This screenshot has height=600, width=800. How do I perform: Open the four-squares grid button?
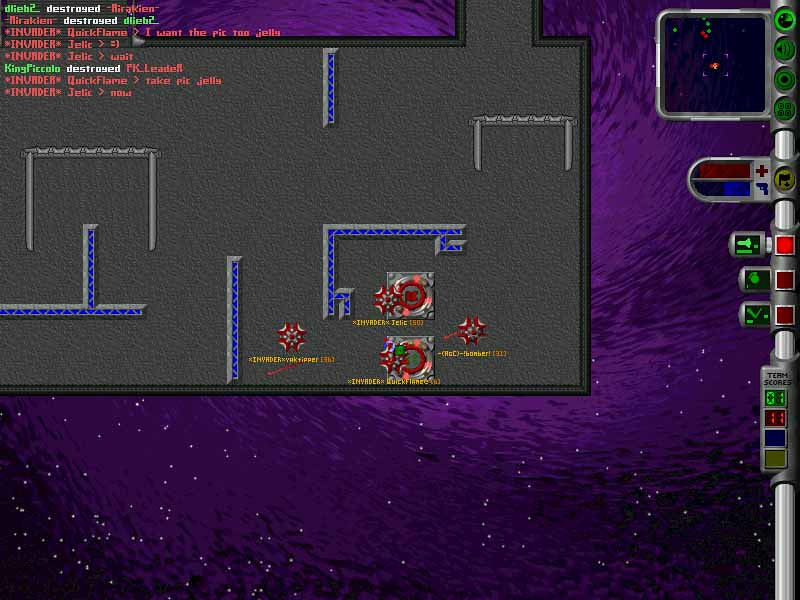(785, 109)
